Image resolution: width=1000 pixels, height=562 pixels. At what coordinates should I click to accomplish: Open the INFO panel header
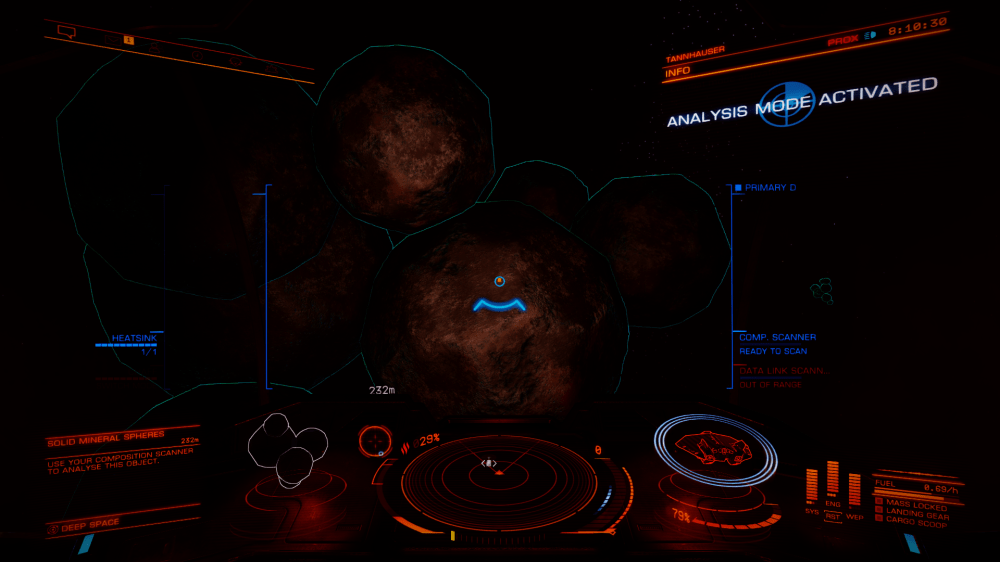click(679, 71)
